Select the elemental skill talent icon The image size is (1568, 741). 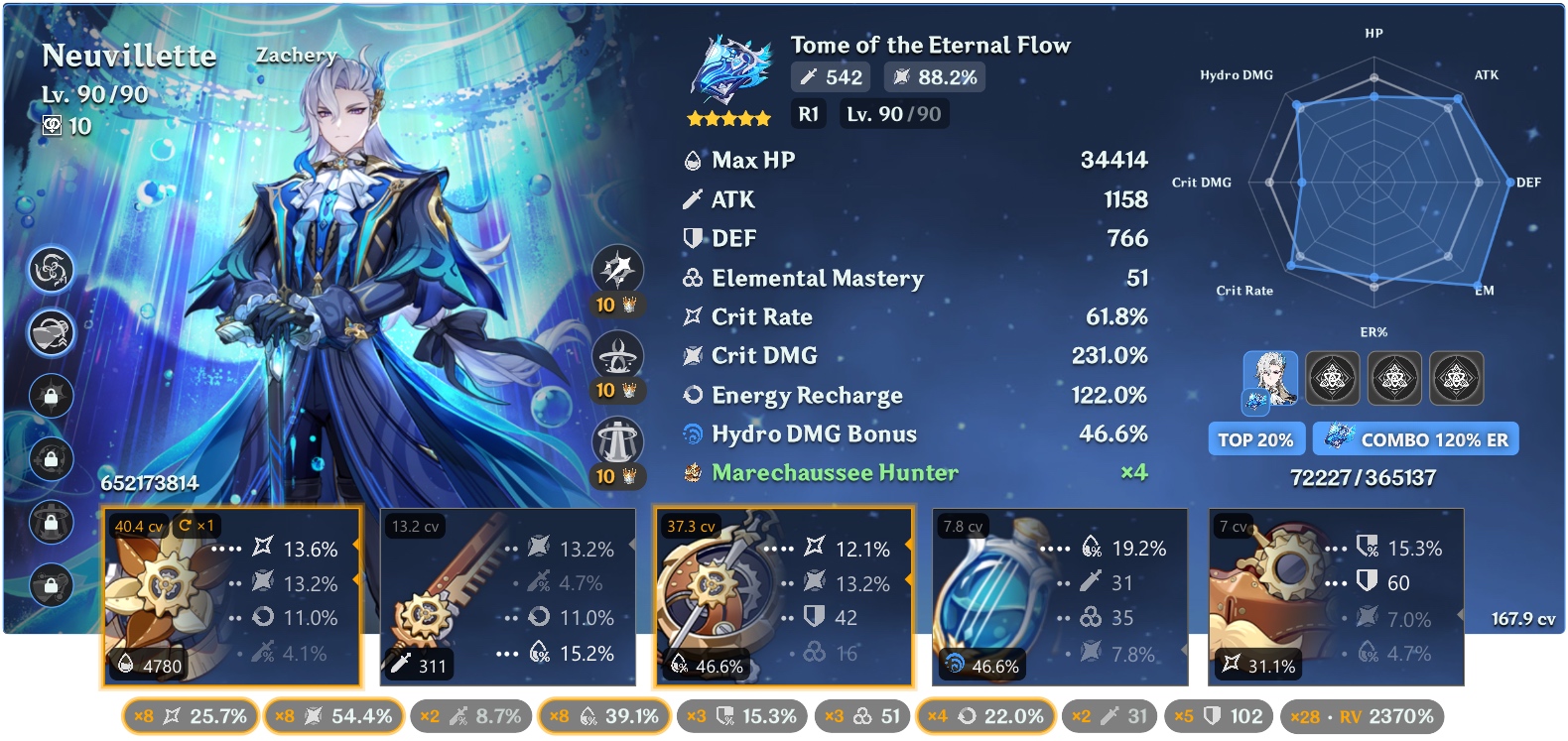coord(617,355)
